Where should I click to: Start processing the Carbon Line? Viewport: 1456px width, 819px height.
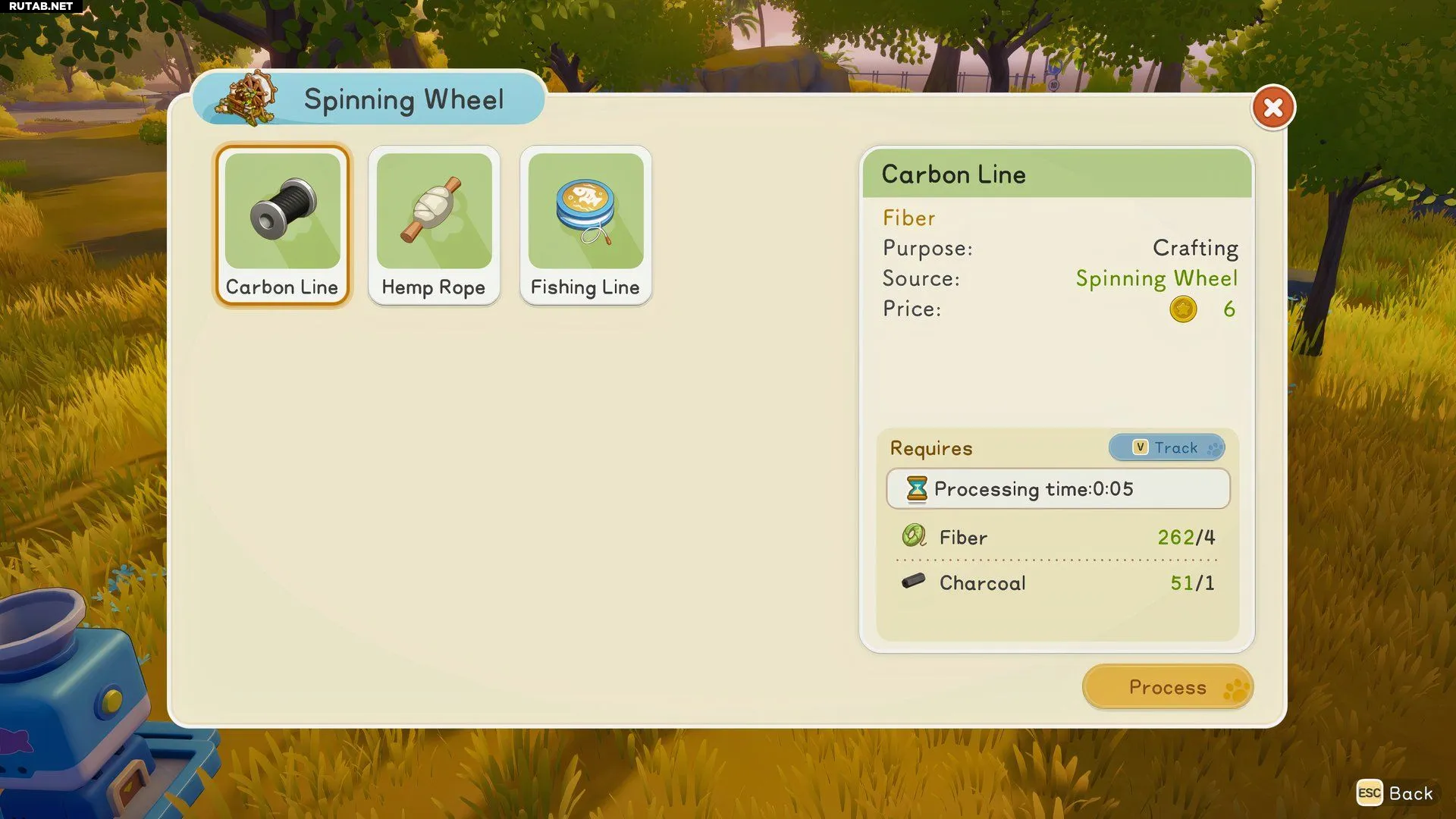click(1167, 687)
